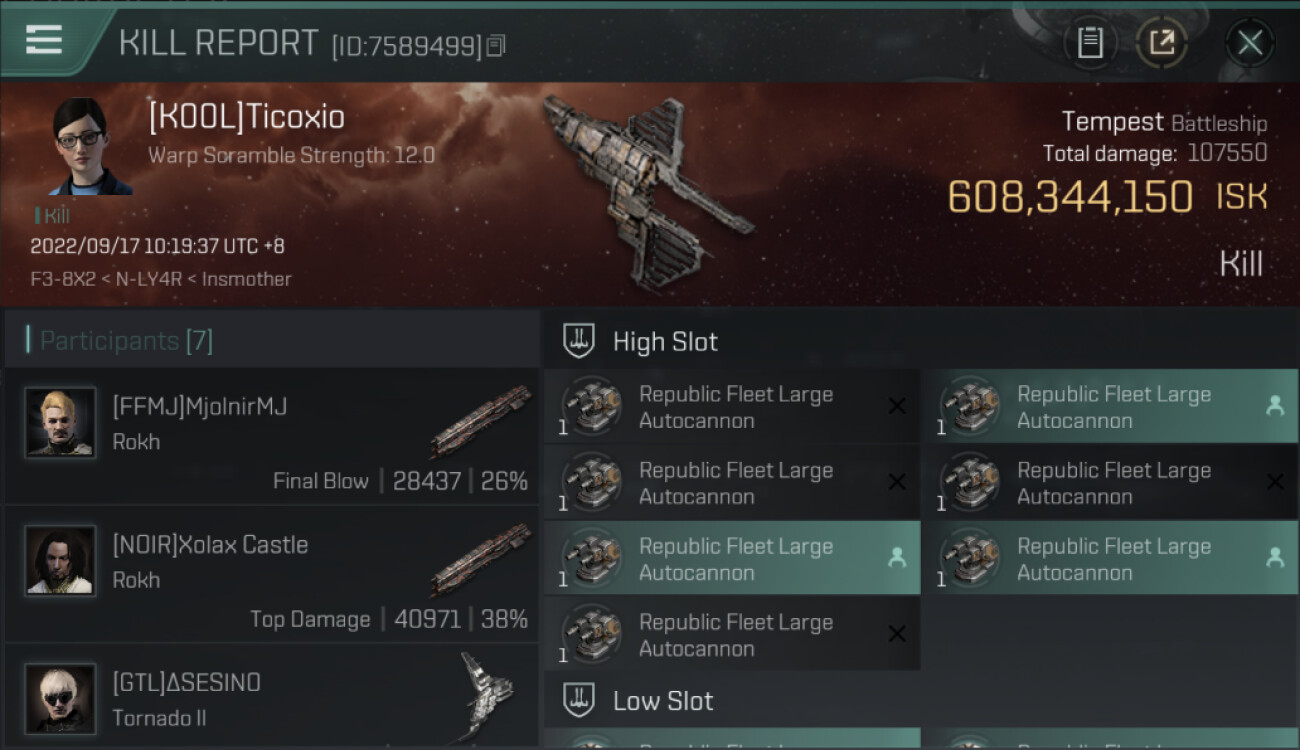The height and width of the screenshot is (750, 1300).
Task: Copy the kill report ID
Action: tap(497, 45)
